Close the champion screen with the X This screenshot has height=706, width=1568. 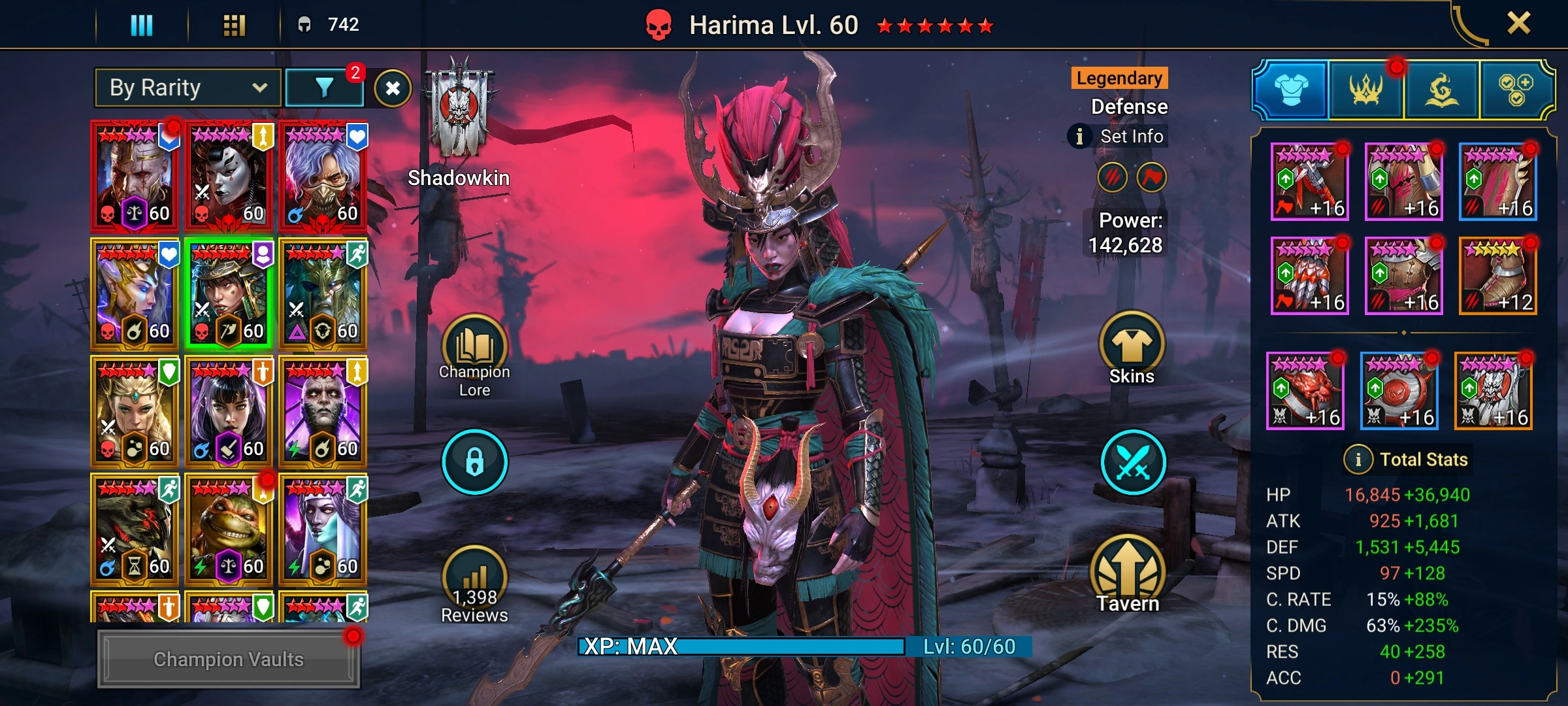pyautogui.click(x=1518, y=24)
